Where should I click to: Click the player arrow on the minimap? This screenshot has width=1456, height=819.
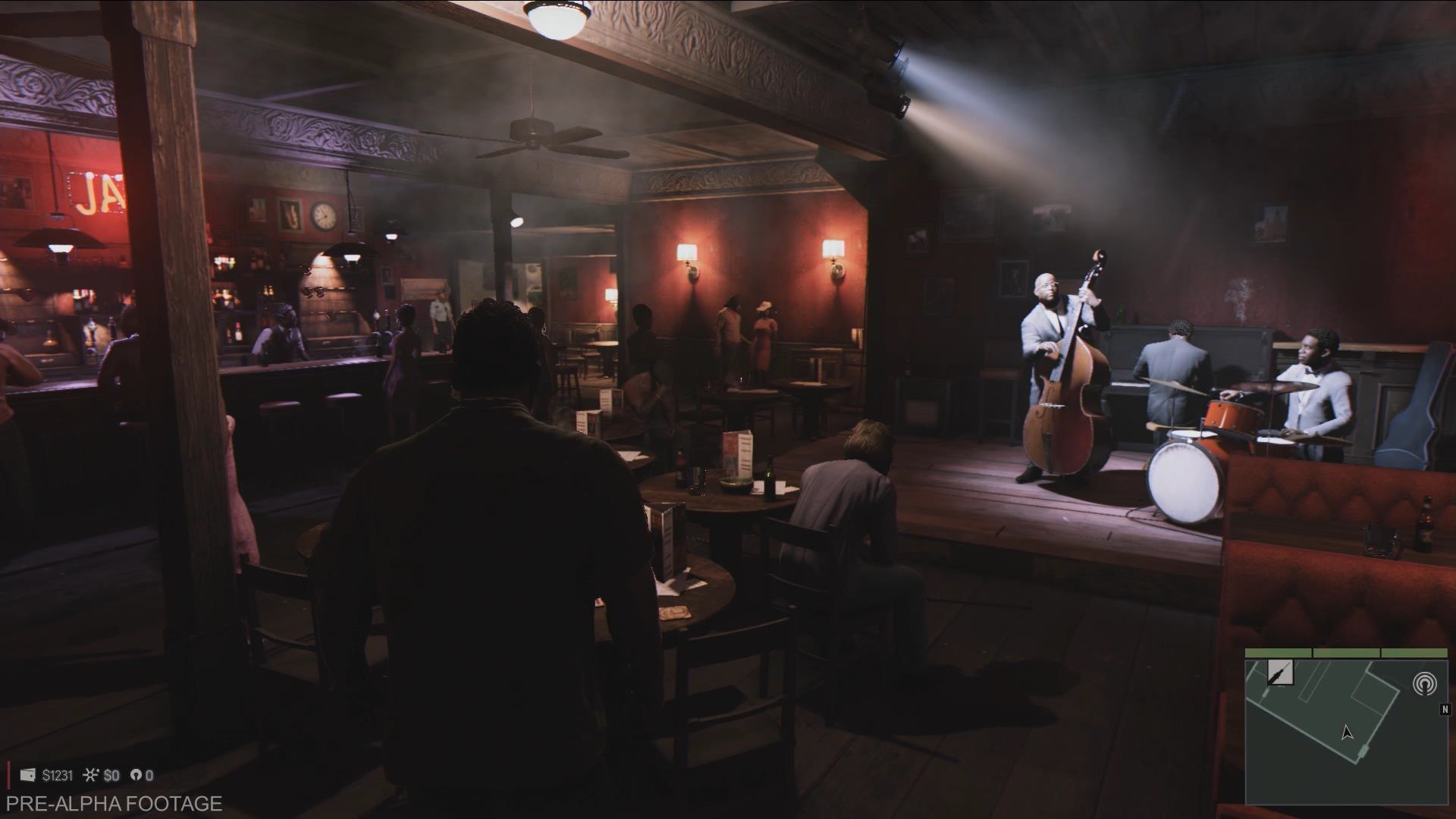click(x=1346, y=733)
